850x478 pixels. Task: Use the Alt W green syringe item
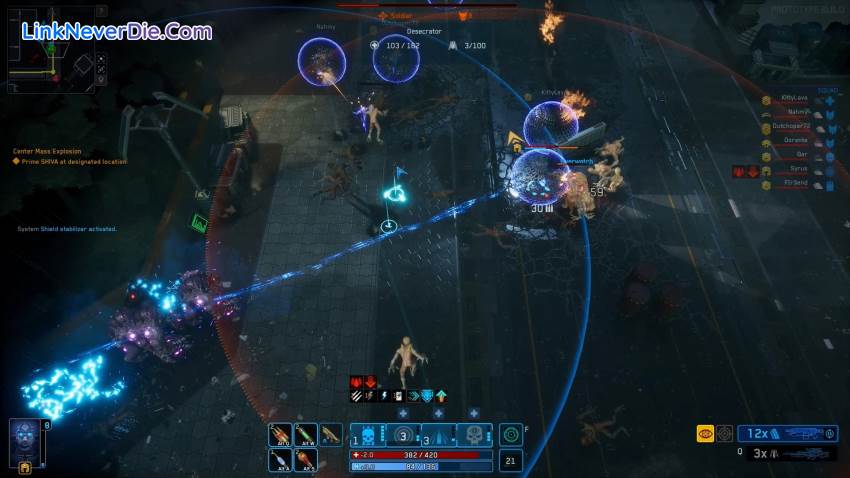click(x=306, y=435)
